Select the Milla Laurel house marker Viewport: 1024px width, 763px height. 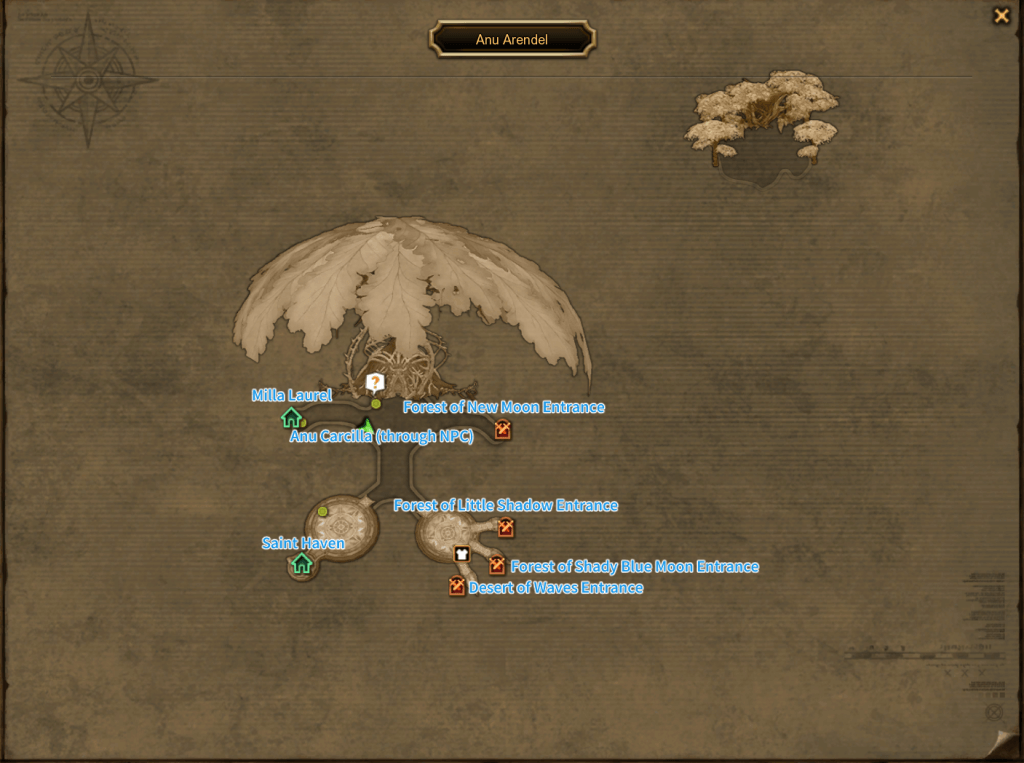[x=291, y=418]
